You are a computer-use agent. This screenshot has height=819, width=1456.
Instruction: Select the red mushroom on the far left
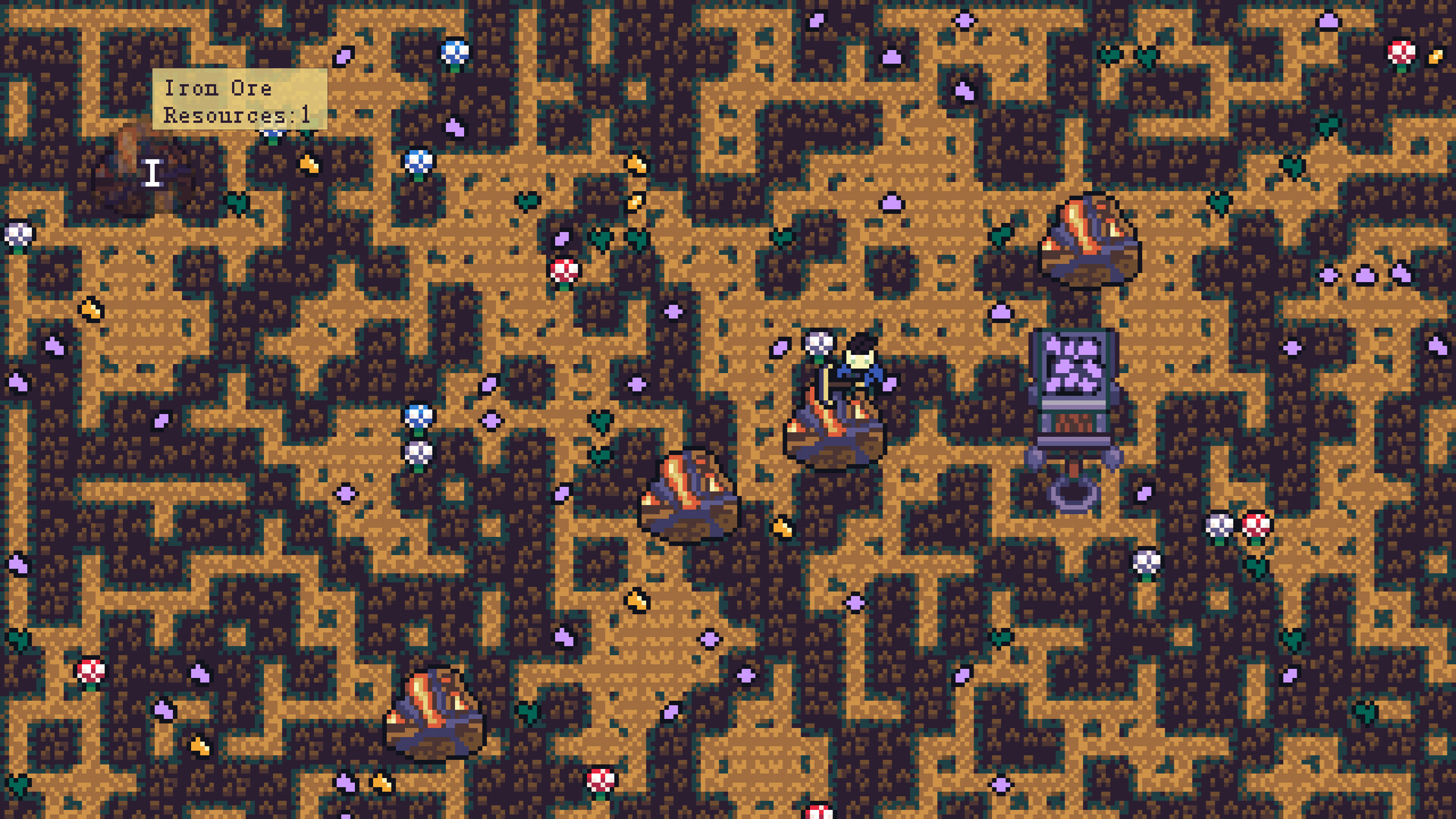(91, 671)
